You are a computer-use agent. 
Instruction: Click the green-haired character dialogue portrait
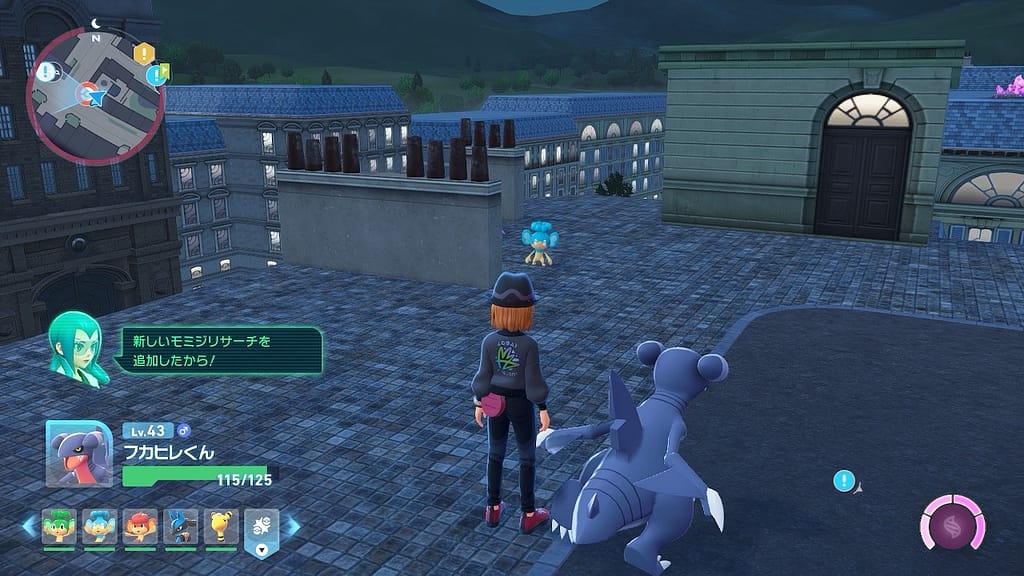click(78, 346)
